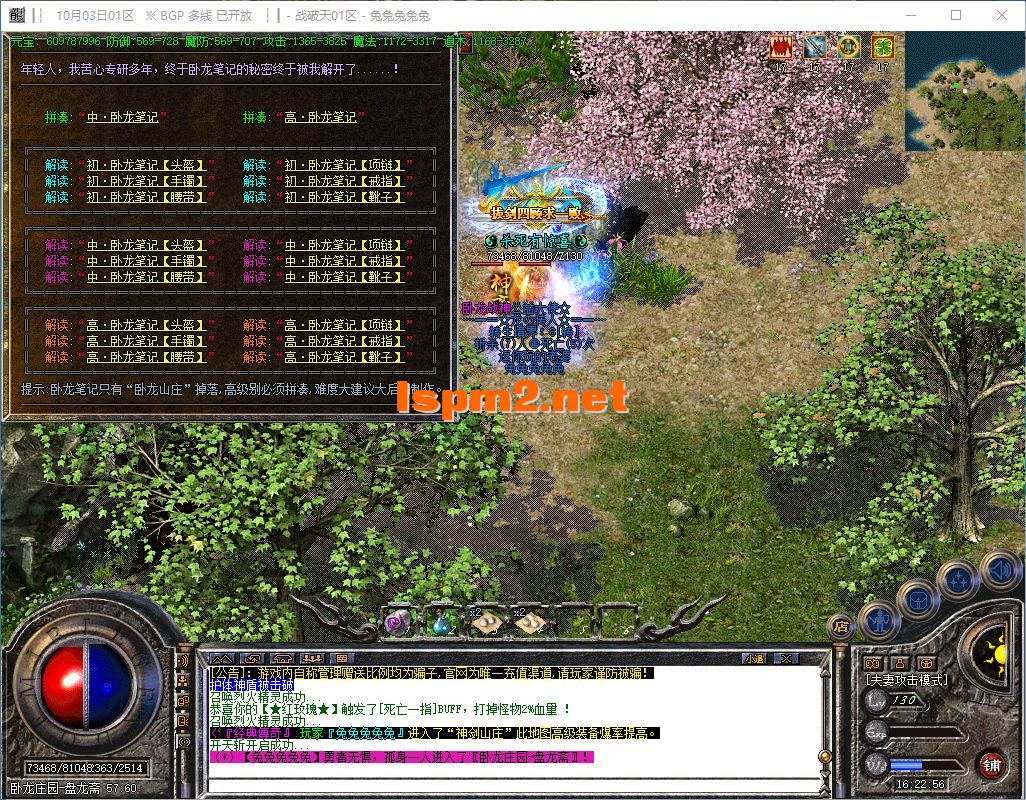Screen dimensions: 1026x800
Task: Click the red 铺 stall button
Action: (x=990, y=766)
